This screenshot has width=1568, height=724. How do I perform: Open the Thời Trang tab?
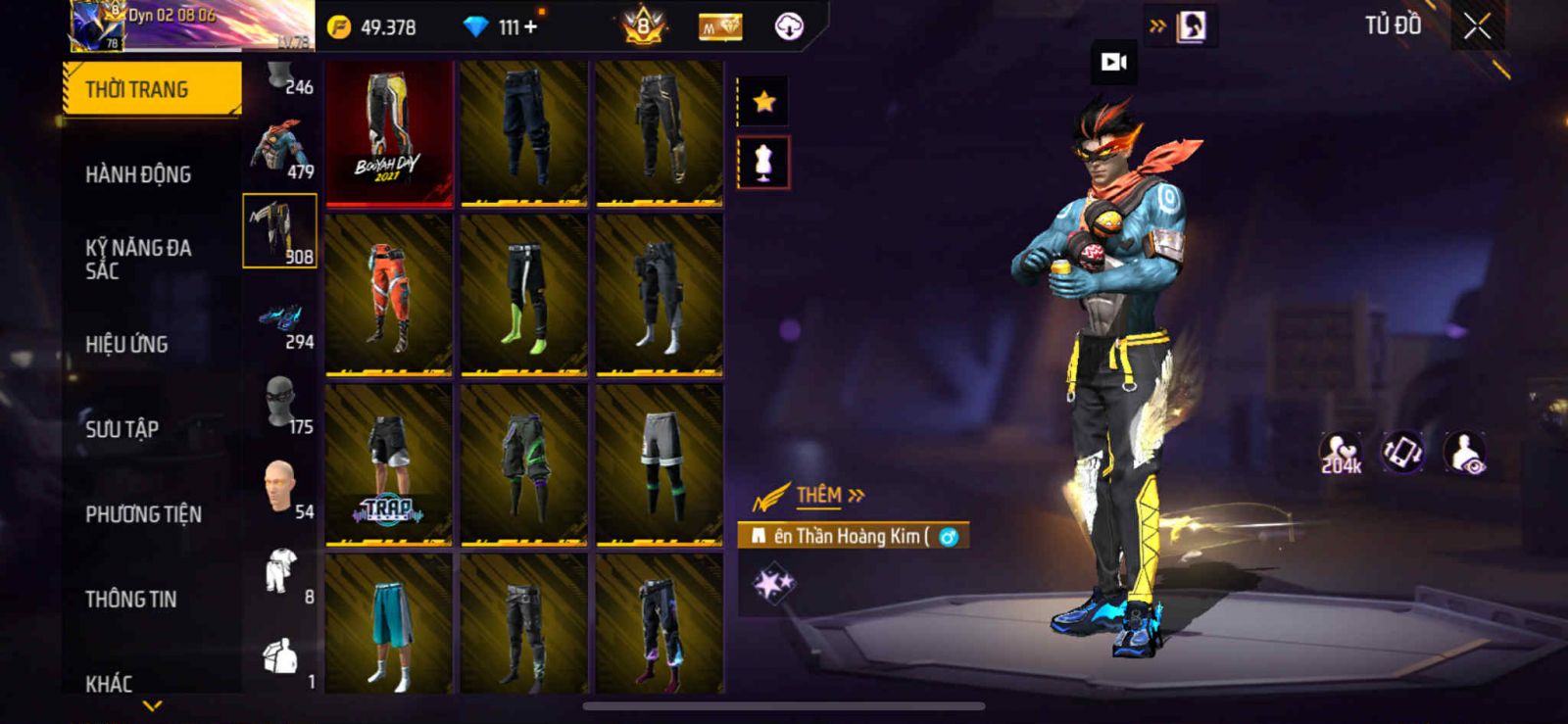[x=152, y=89]
